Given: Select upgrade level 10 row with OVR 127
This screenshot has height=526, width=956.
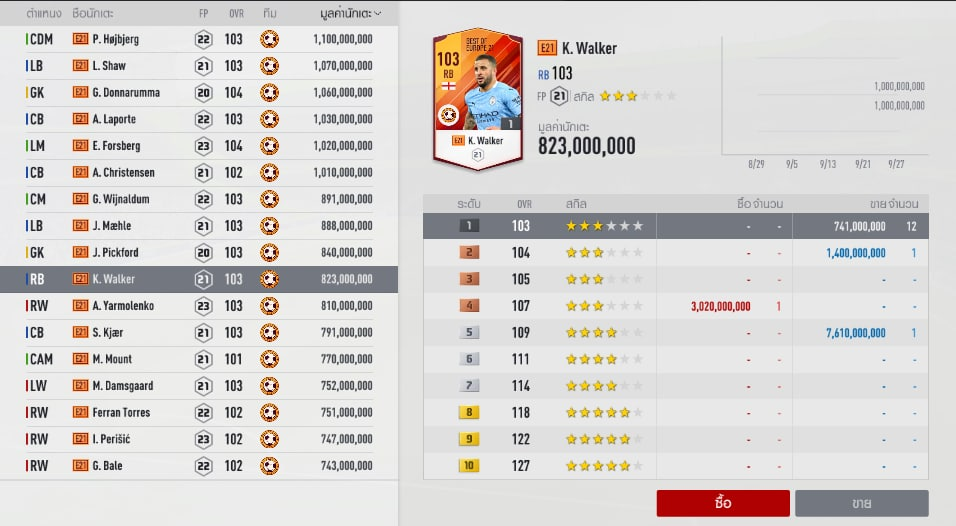Looking at the screenshot, I should click(x=675, y=465).
